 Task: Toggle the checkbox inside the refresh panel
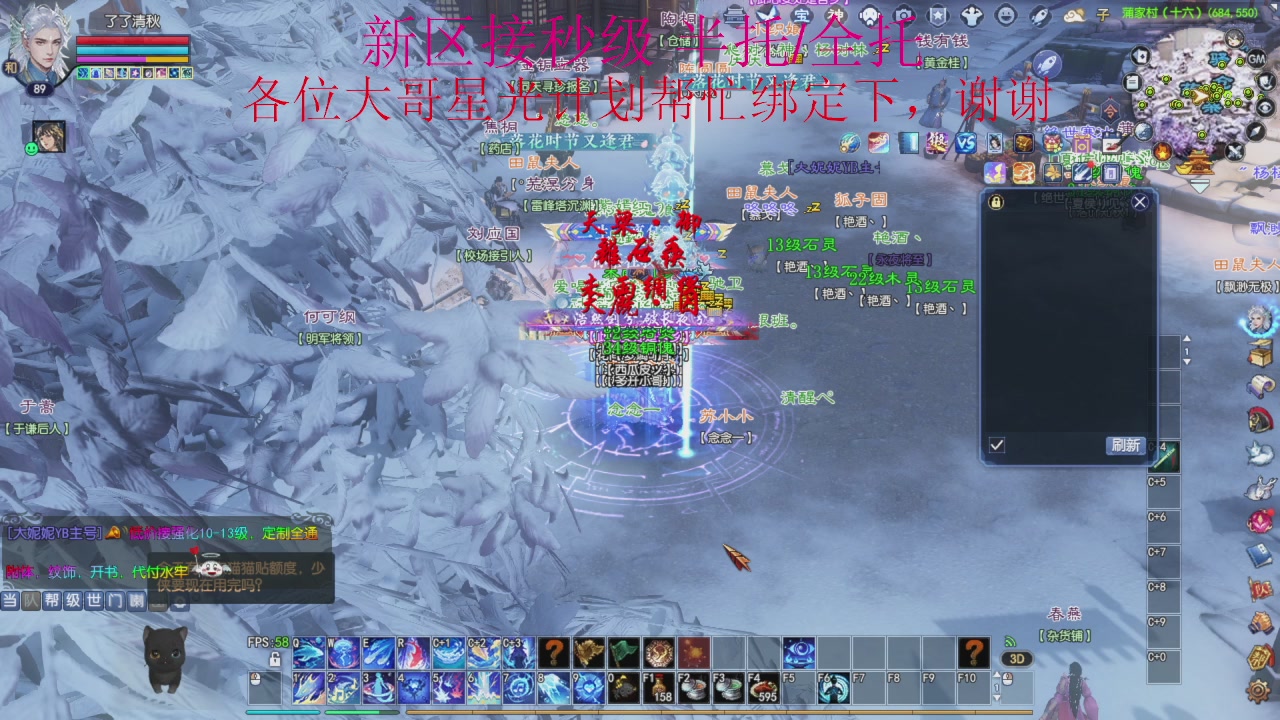[995, 443]
